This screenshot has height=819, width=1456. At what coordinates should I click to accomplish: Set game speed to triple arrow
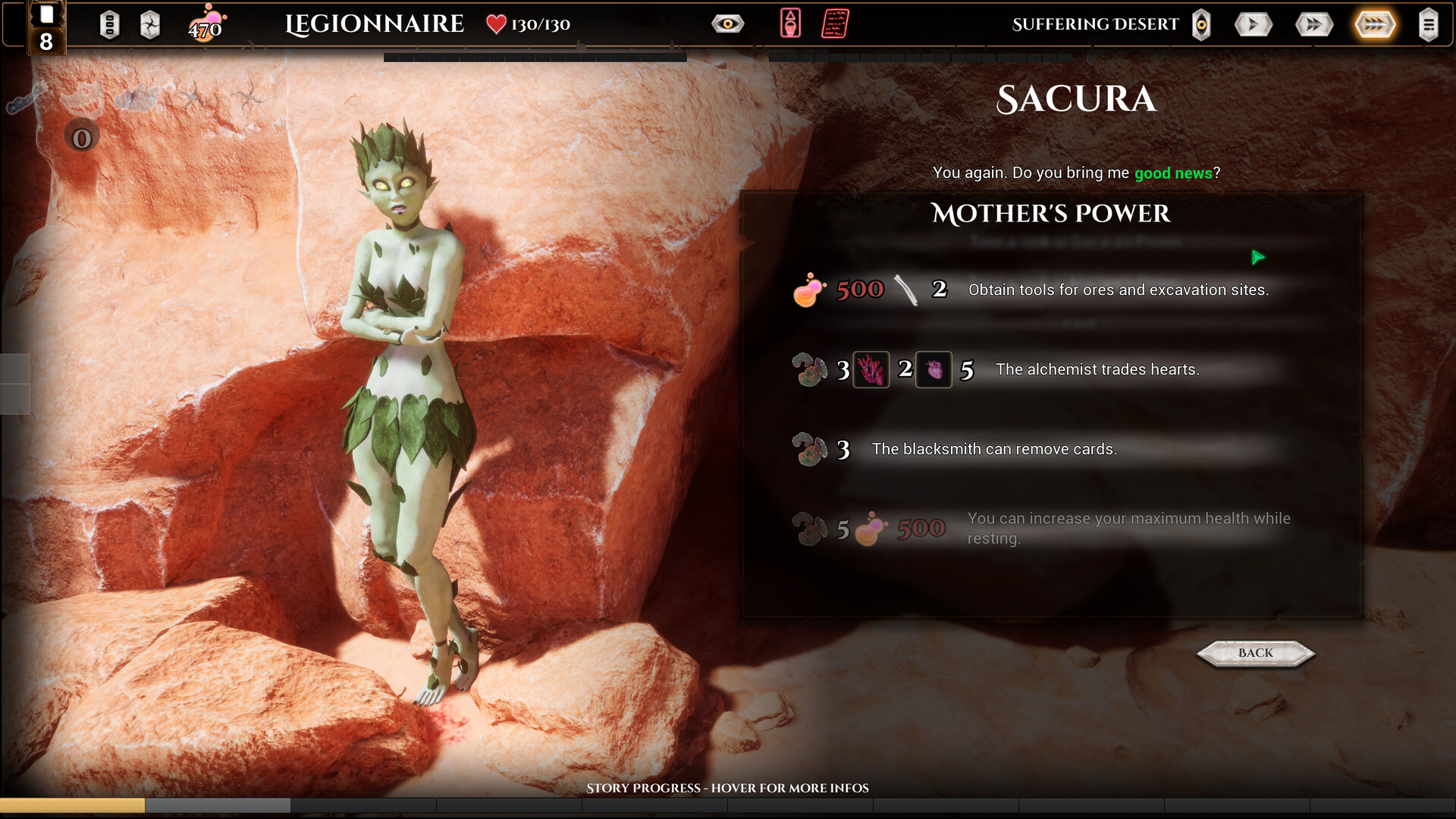(x=1374, y=24)
